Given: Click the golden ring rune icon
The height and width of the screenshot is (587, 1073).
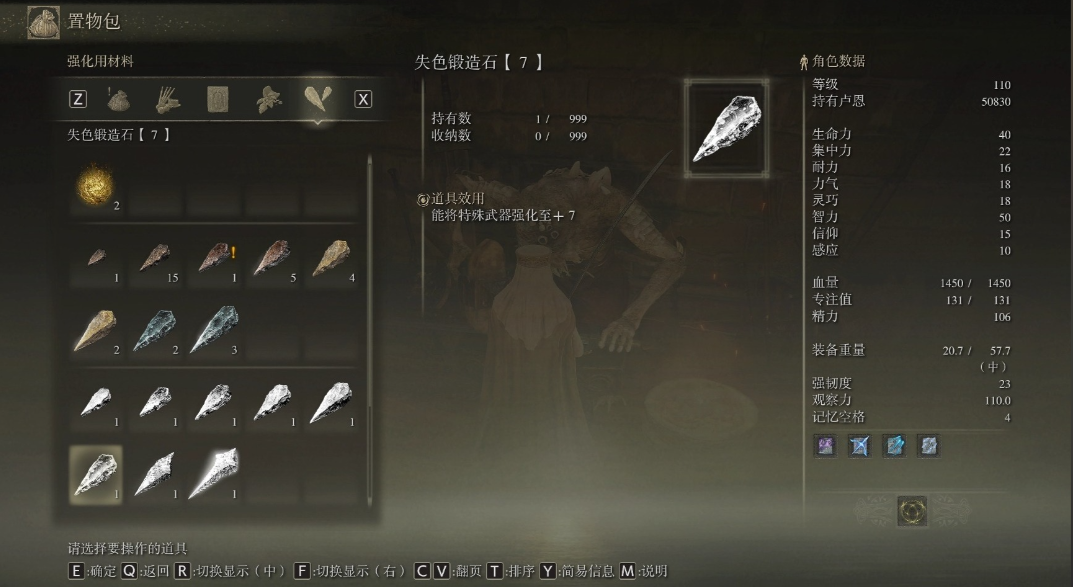Looking at the screenshot, I should 912,511.
